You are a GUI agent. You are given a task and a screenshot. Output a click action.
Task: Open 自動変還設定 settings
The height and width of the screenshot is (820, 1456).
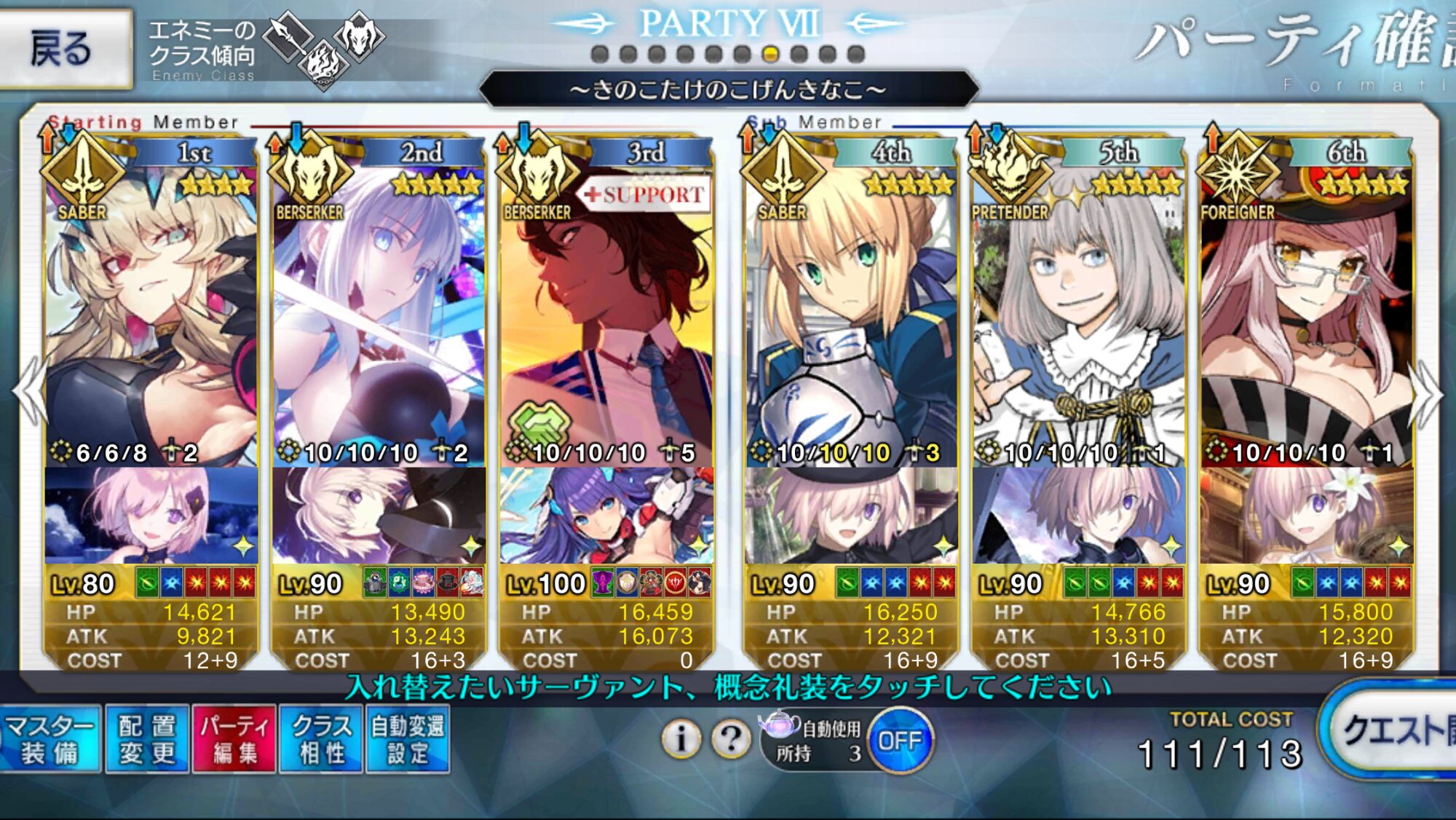408,739
